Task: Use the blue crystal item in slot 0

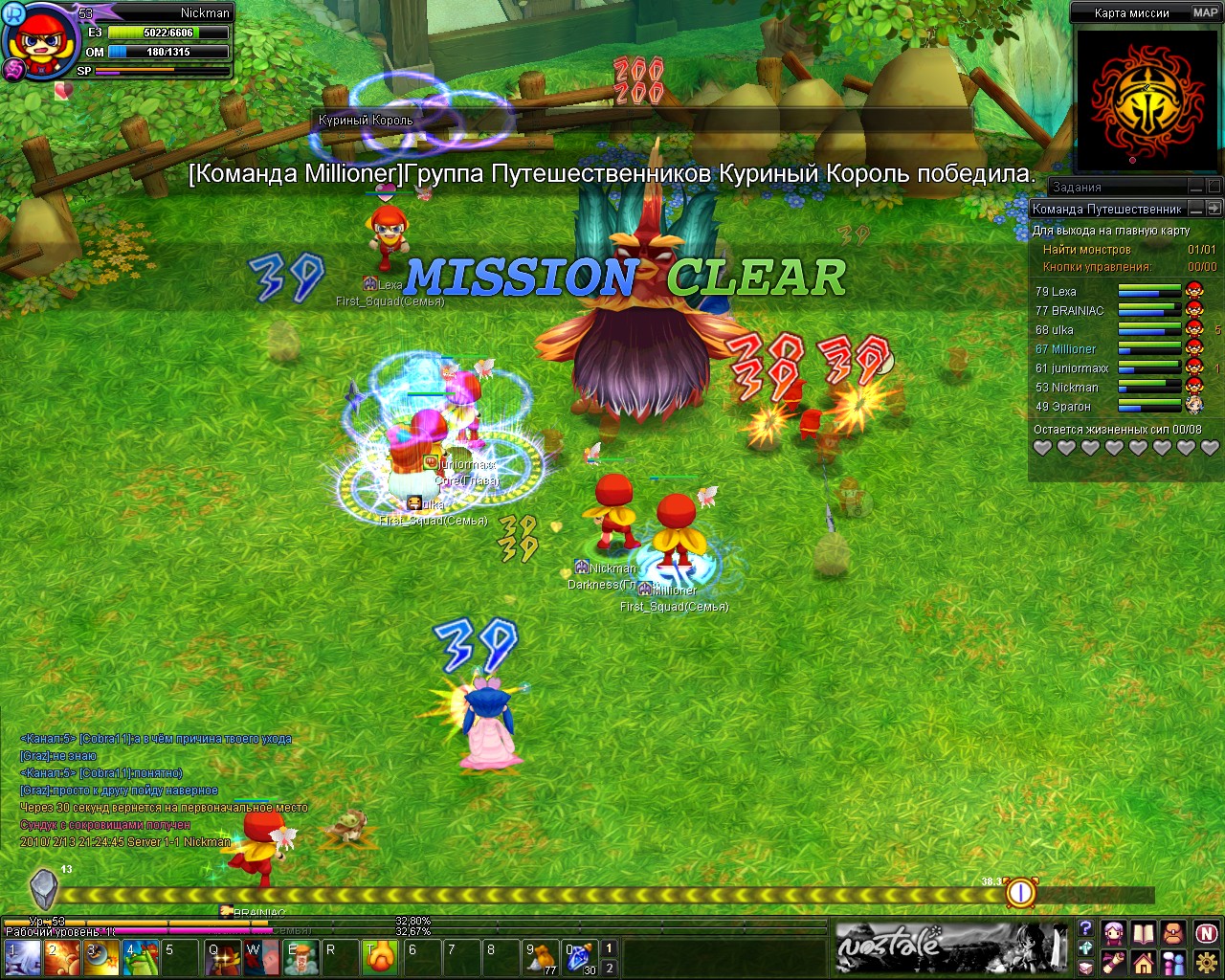Action: point(581,957)
